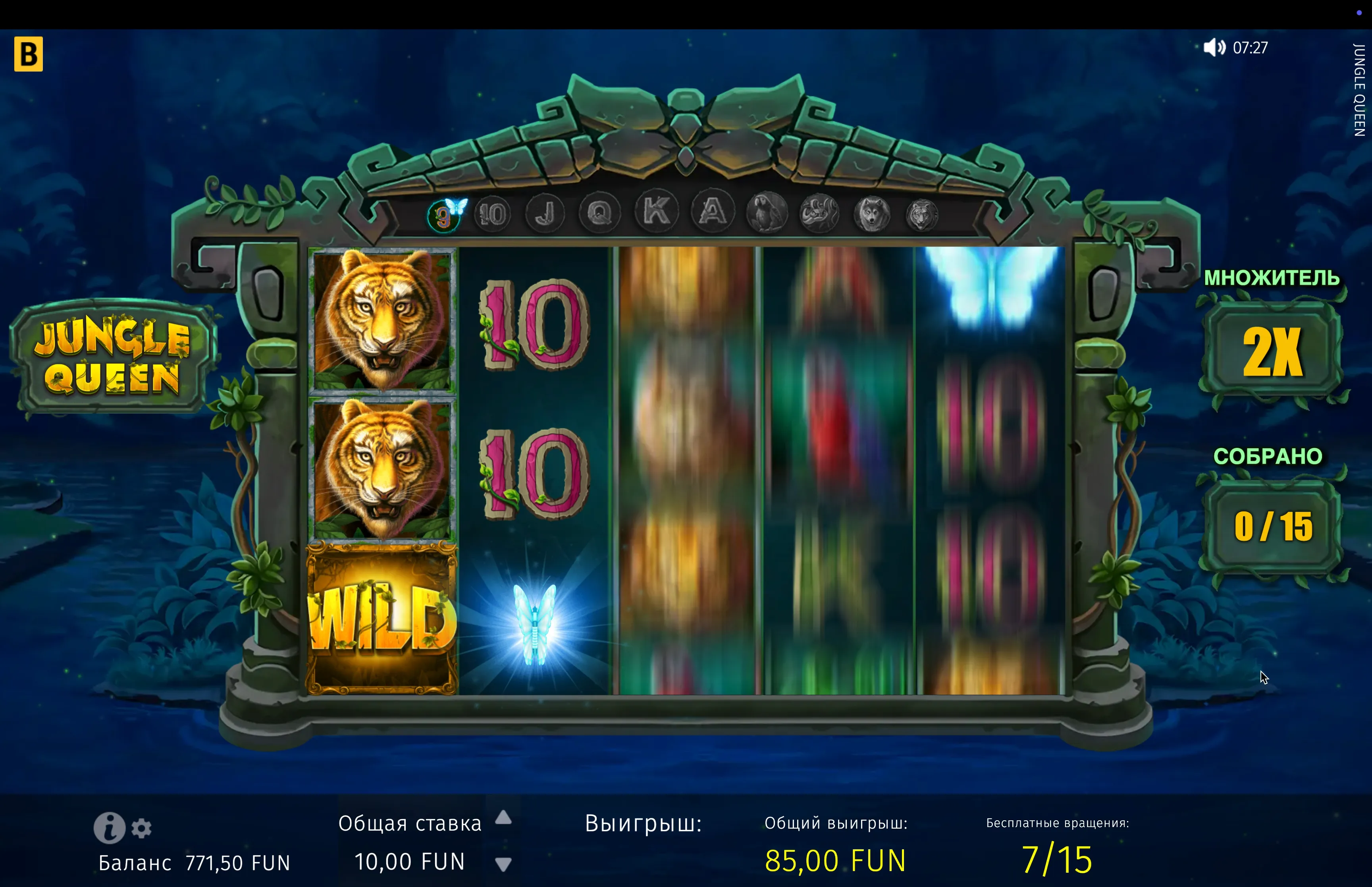Decrease total bet with down arrow
This screenshot has height=887, width=1372.
click(x=503, y=864)
